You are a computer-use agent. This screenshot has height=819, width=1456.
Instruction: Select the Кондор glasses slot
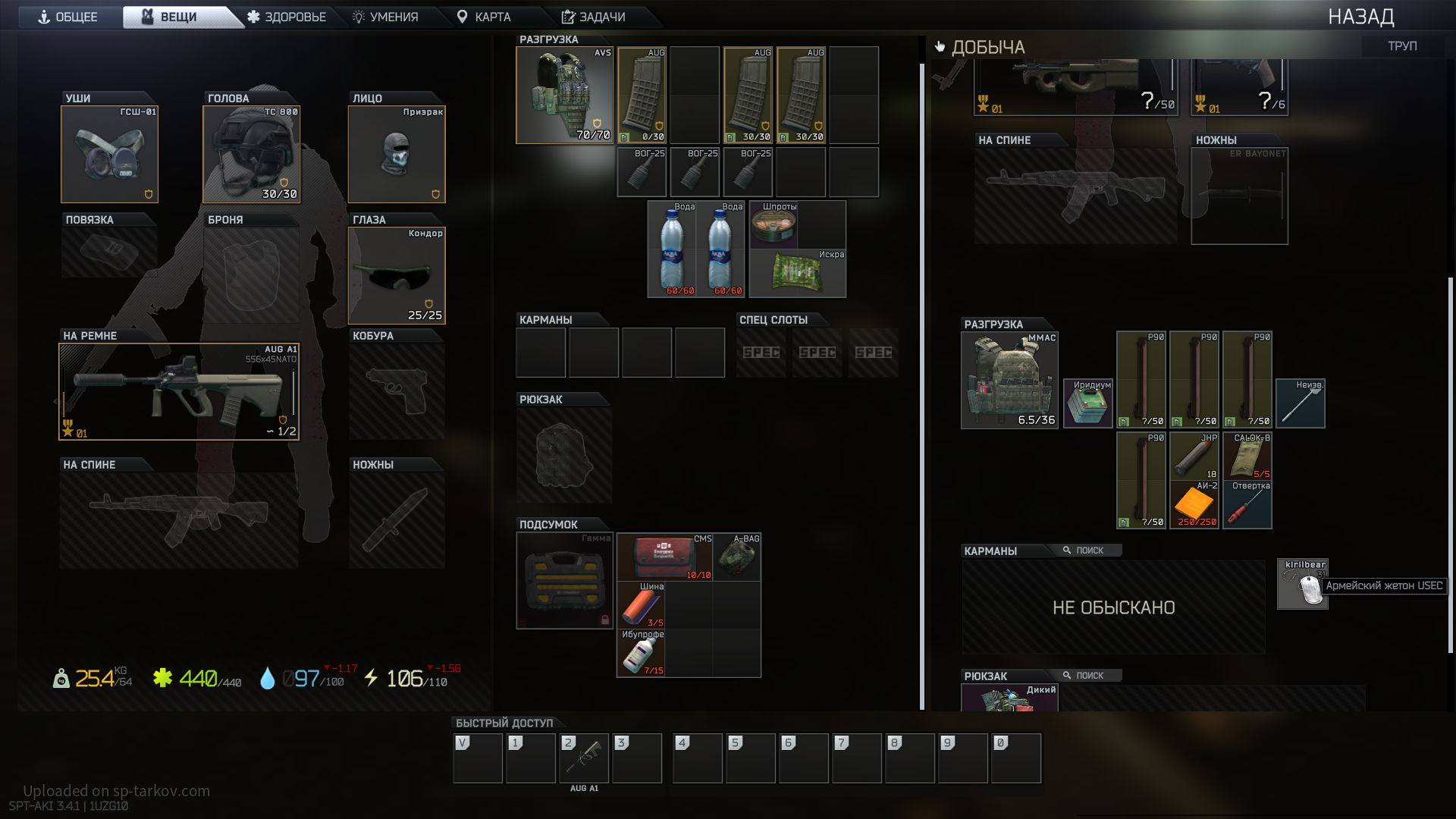[397, 276]
